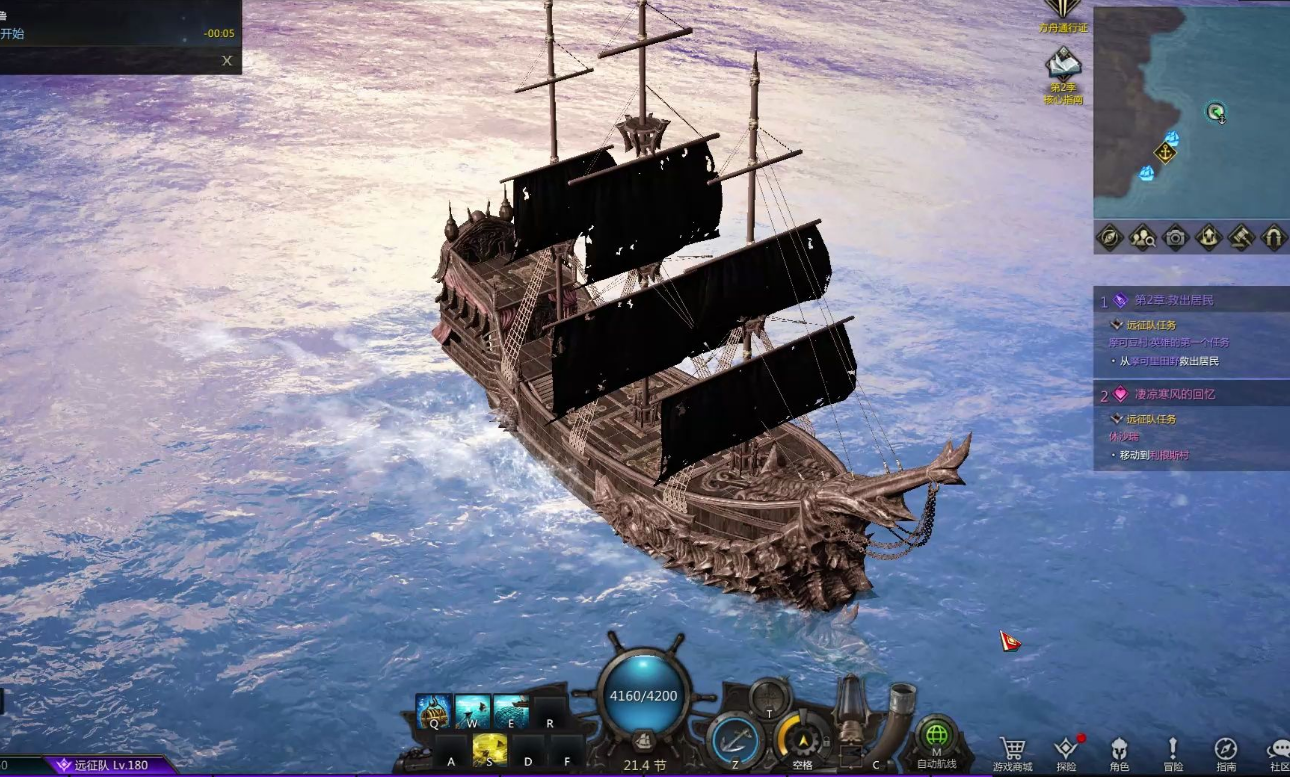Open the 探险 menu with red notification dot
The height and width of the screenshot is (777, 1290).
point(1066,752)
